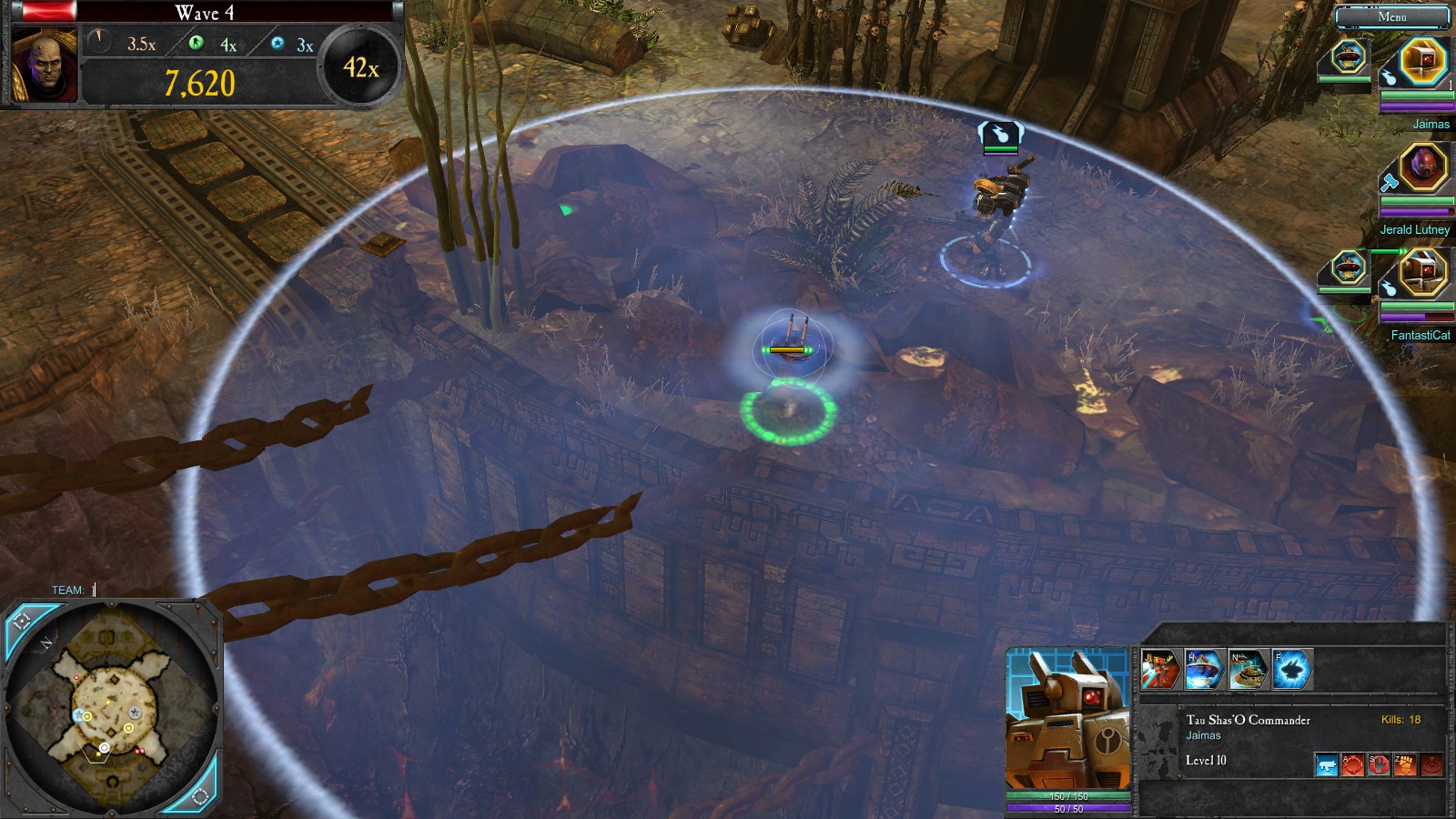Activate the jump jet ability (J)
Image resolution: width=1456 pixels, height=819 pixels.
(x=1160, y=670)
